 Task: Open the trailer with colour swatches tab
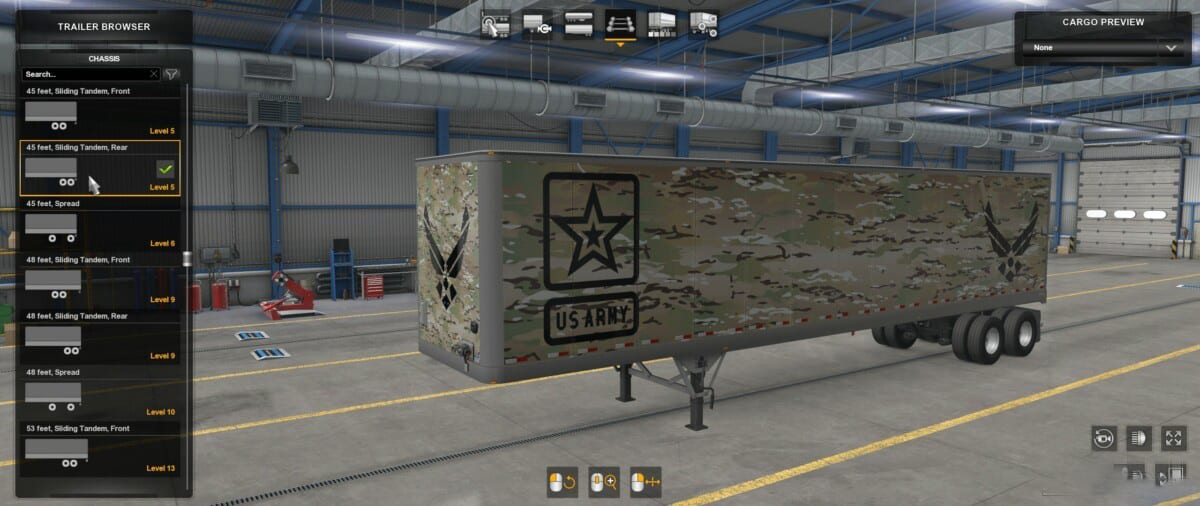(x=662, y=23)
